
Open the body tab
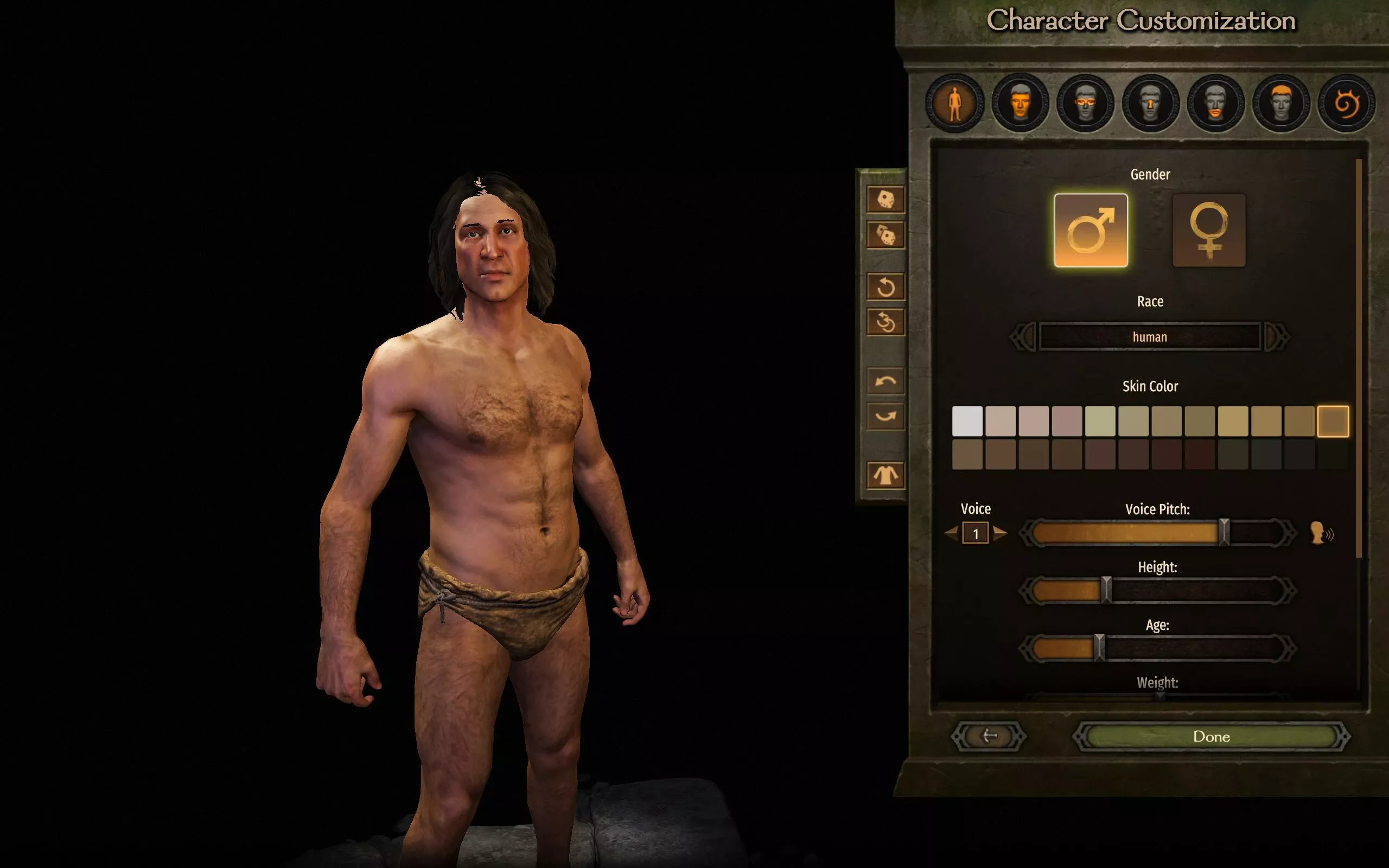tap(954, 104)
